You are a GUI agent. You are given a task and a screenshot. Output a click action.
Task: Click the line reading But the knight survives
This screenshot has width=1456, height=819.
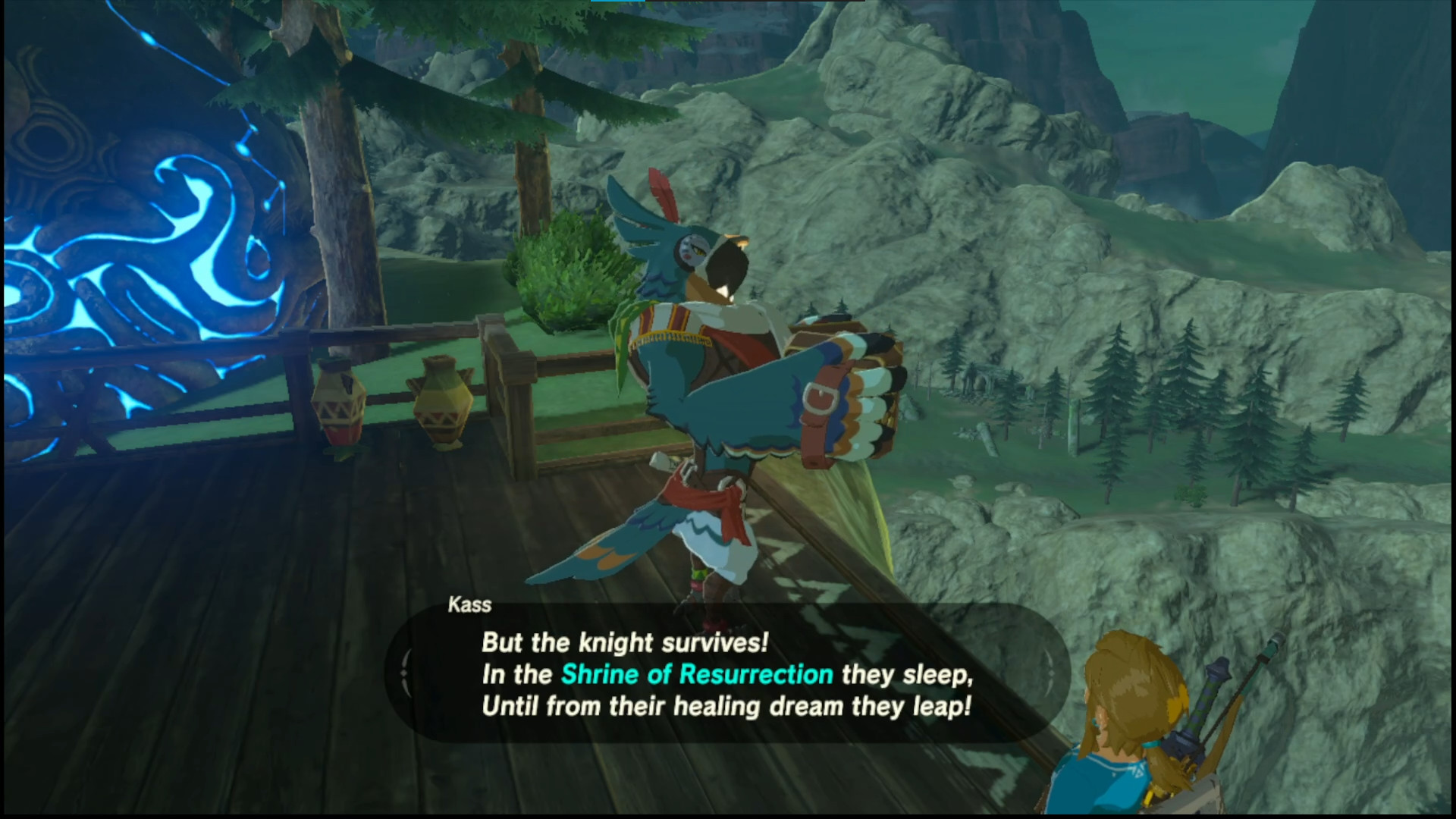(624, 642)
